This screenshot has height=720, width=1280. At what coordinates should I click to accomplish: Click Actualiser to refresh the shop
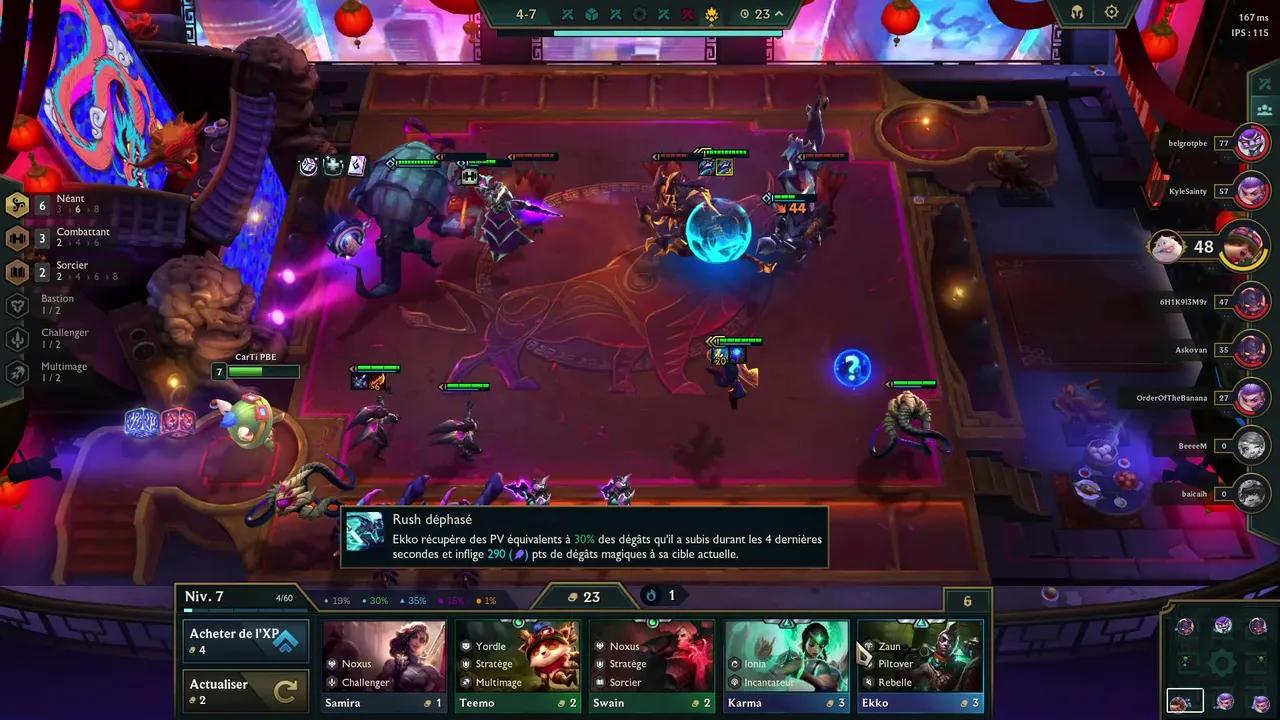[x=245, y=690]
